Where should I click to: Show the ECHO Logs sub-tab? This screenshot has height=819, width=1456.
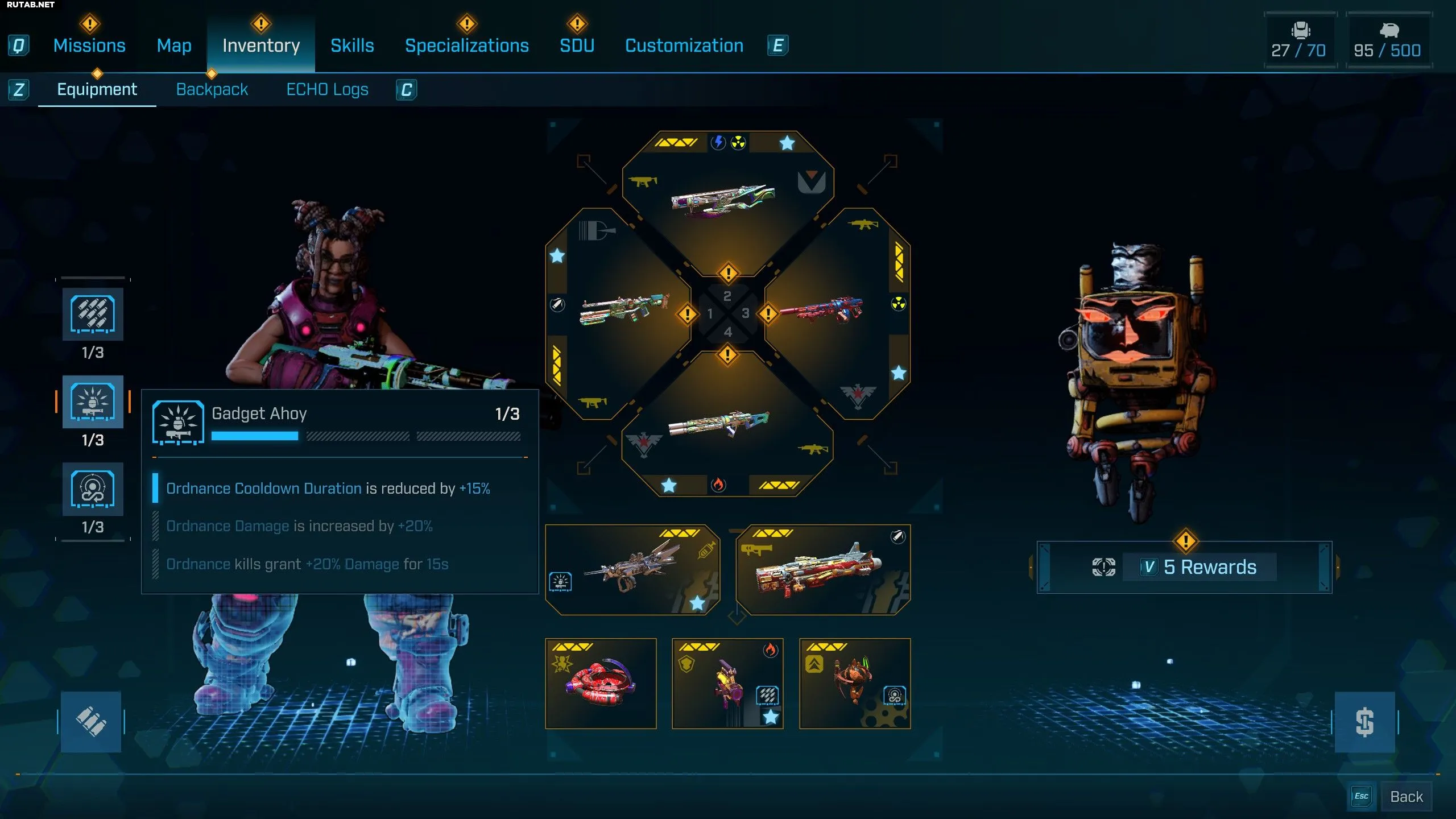[327, 89]
